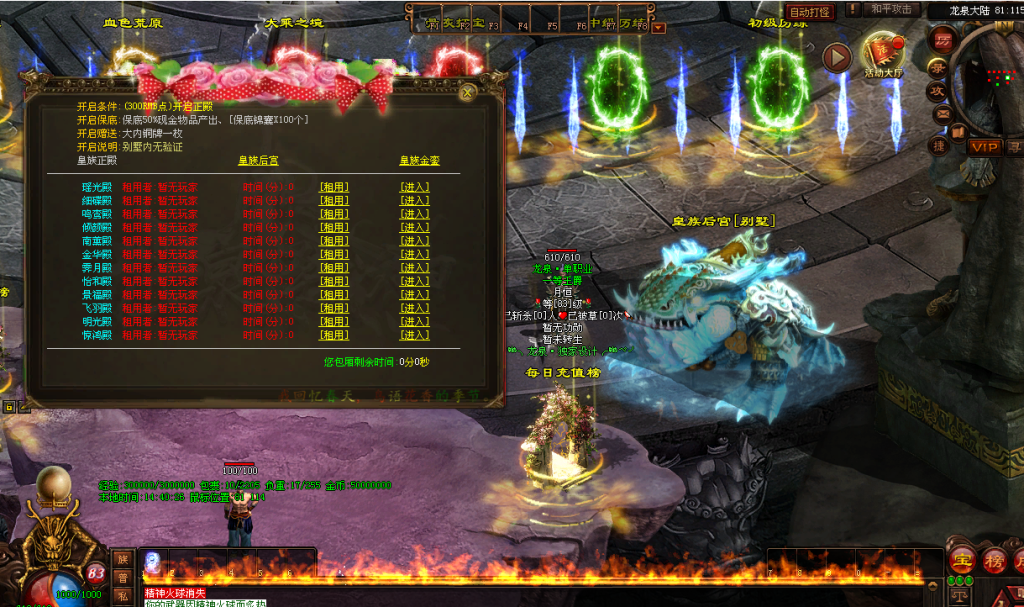1024x607 pixels.
Task: Click the round play arrow button
Action: pyautogui.click(x=836, y=57)
